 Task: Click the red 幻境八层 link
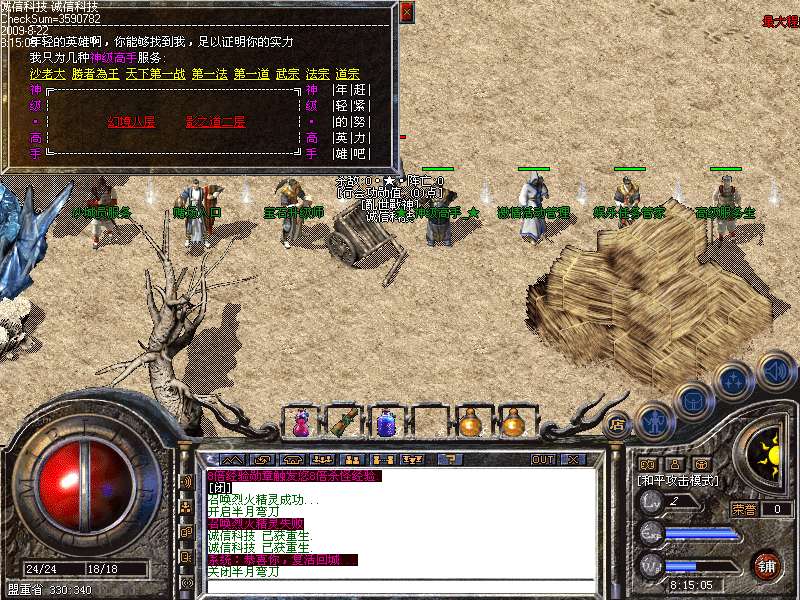(x=131, y=122)
